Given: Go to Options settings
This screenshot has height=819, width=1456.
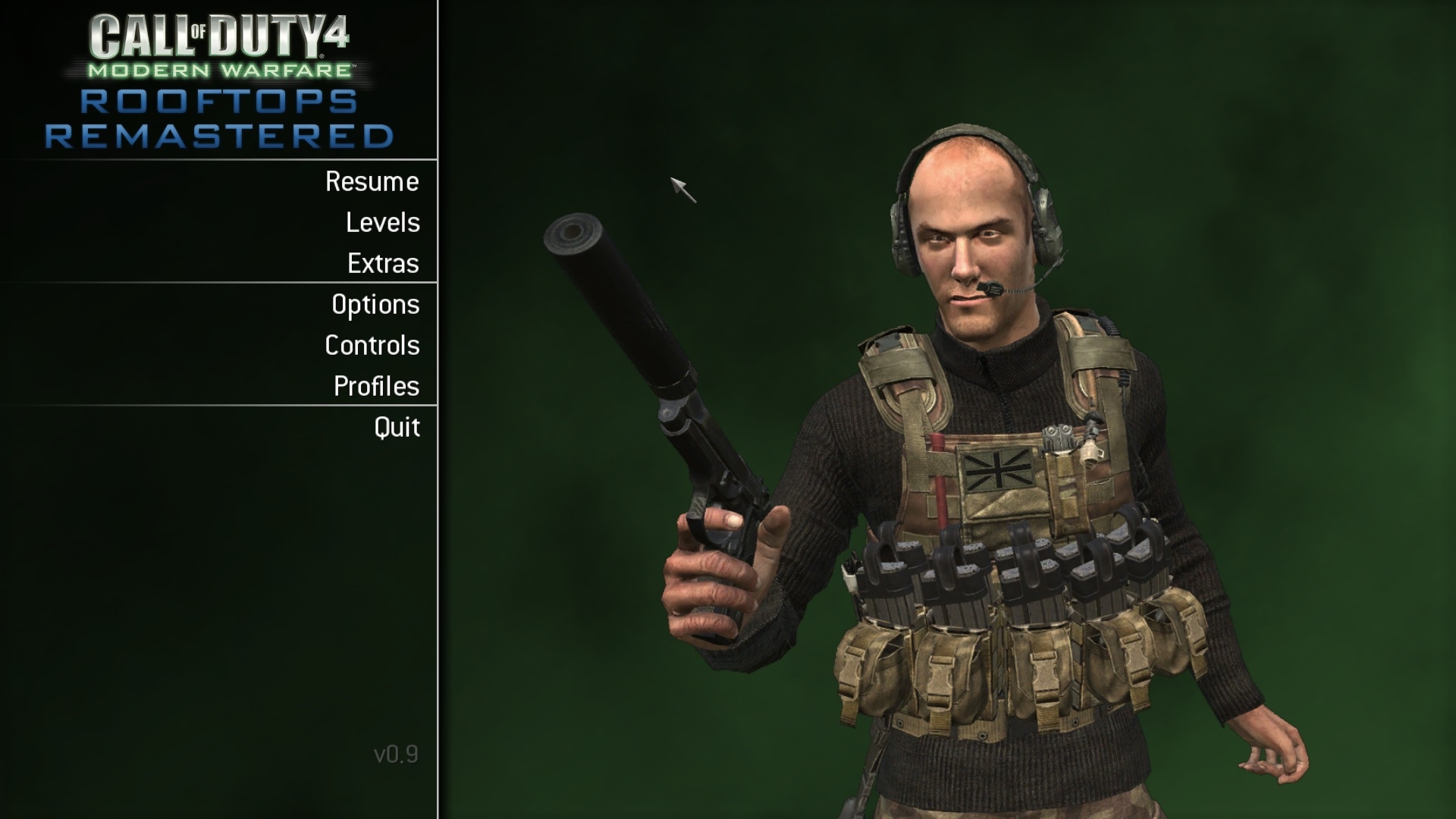Looking at the screenshot, I should click(x=375, y=305).
